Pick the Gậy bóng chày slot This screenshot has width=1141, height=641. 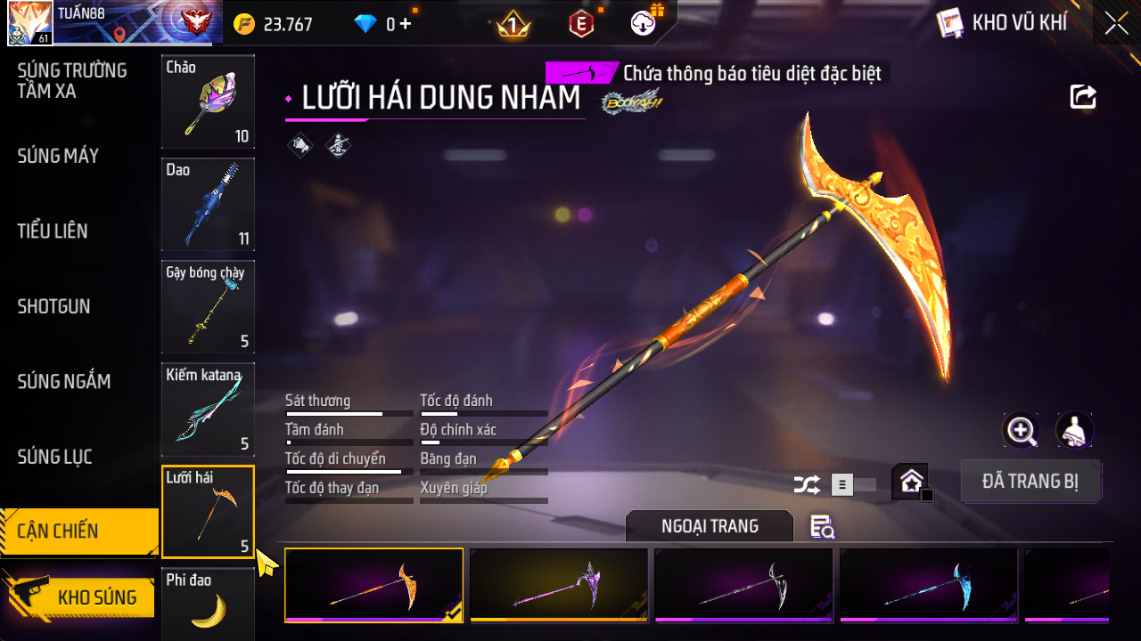point(208,307)
